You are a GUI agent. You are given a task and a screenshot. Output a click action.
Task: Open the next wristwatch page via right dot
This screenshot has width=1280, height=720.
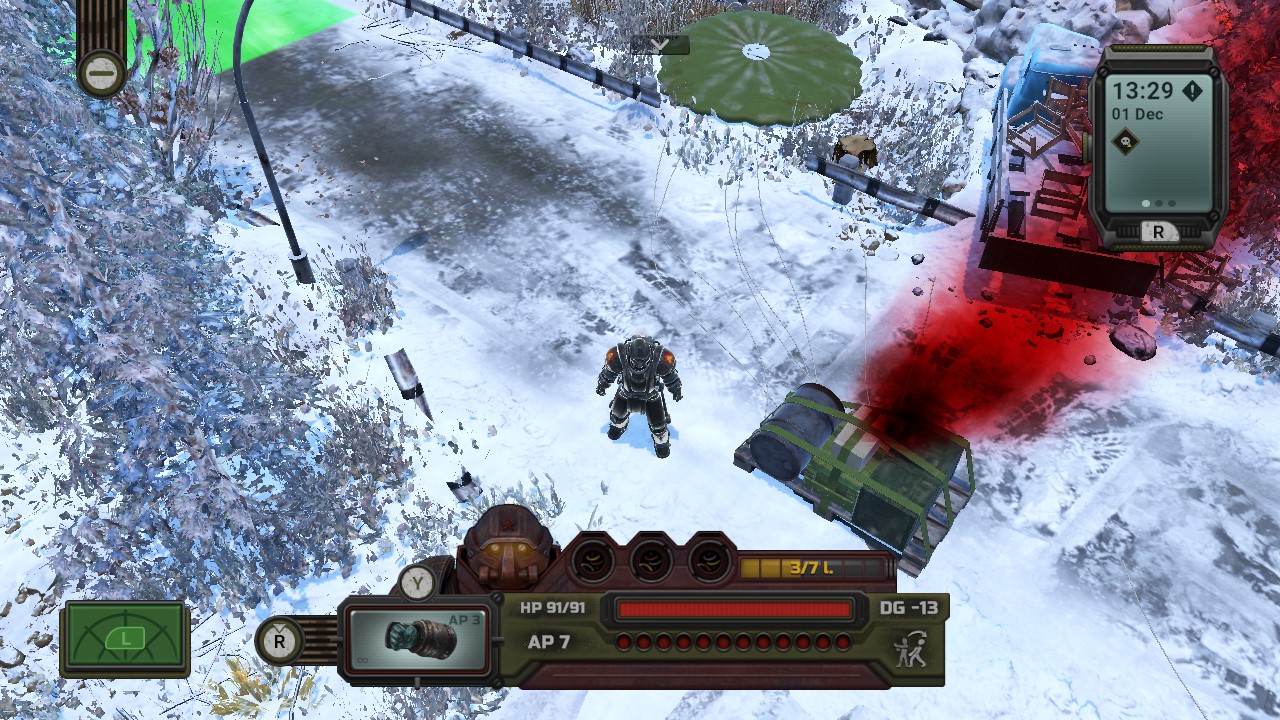pyautogui.click(x=1171, y=202)
